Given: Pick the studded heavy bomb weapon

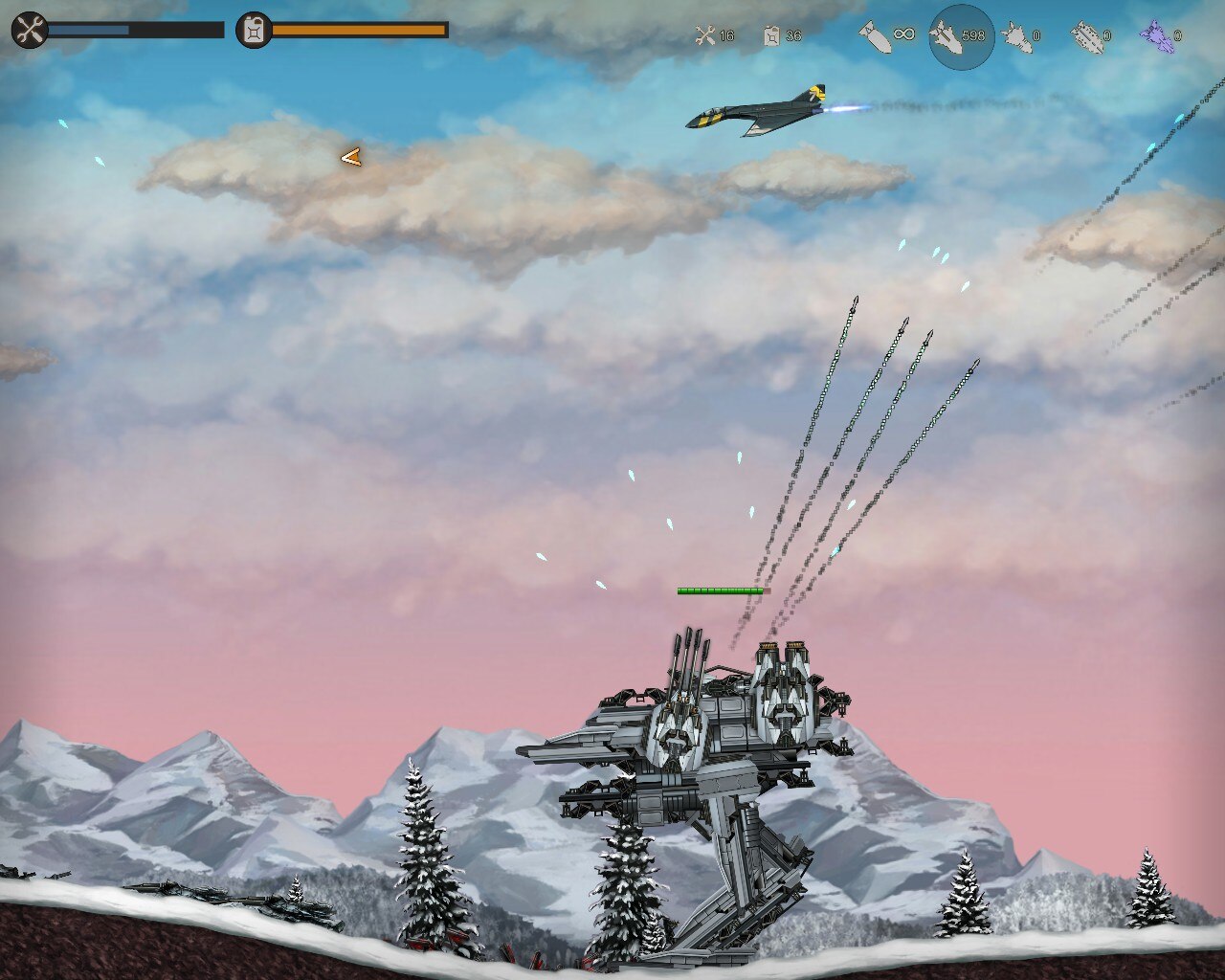Looking at the screenshot, I should [1086, 36].
